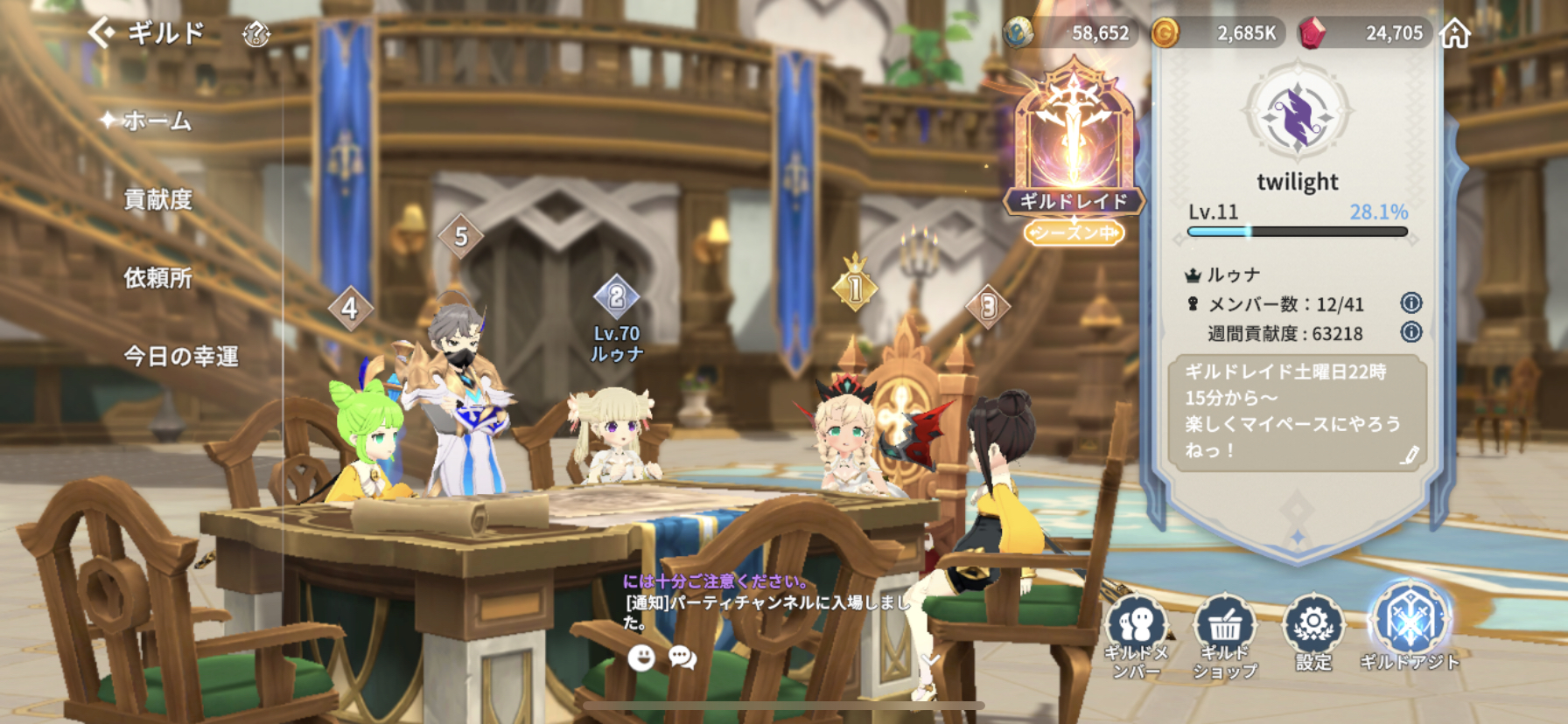
Task: Select rank 2 member ルゥナ's marker
Action: (617, 297)
